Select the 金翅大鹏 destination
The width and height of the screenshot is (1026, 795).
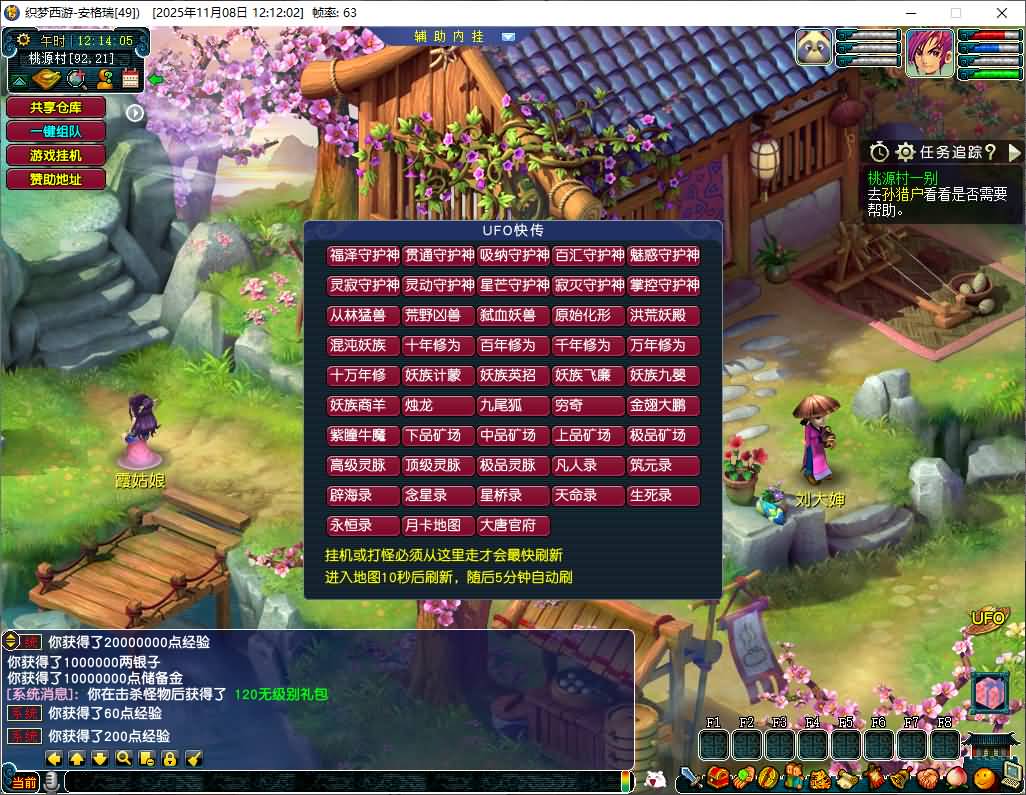[664, 405]
